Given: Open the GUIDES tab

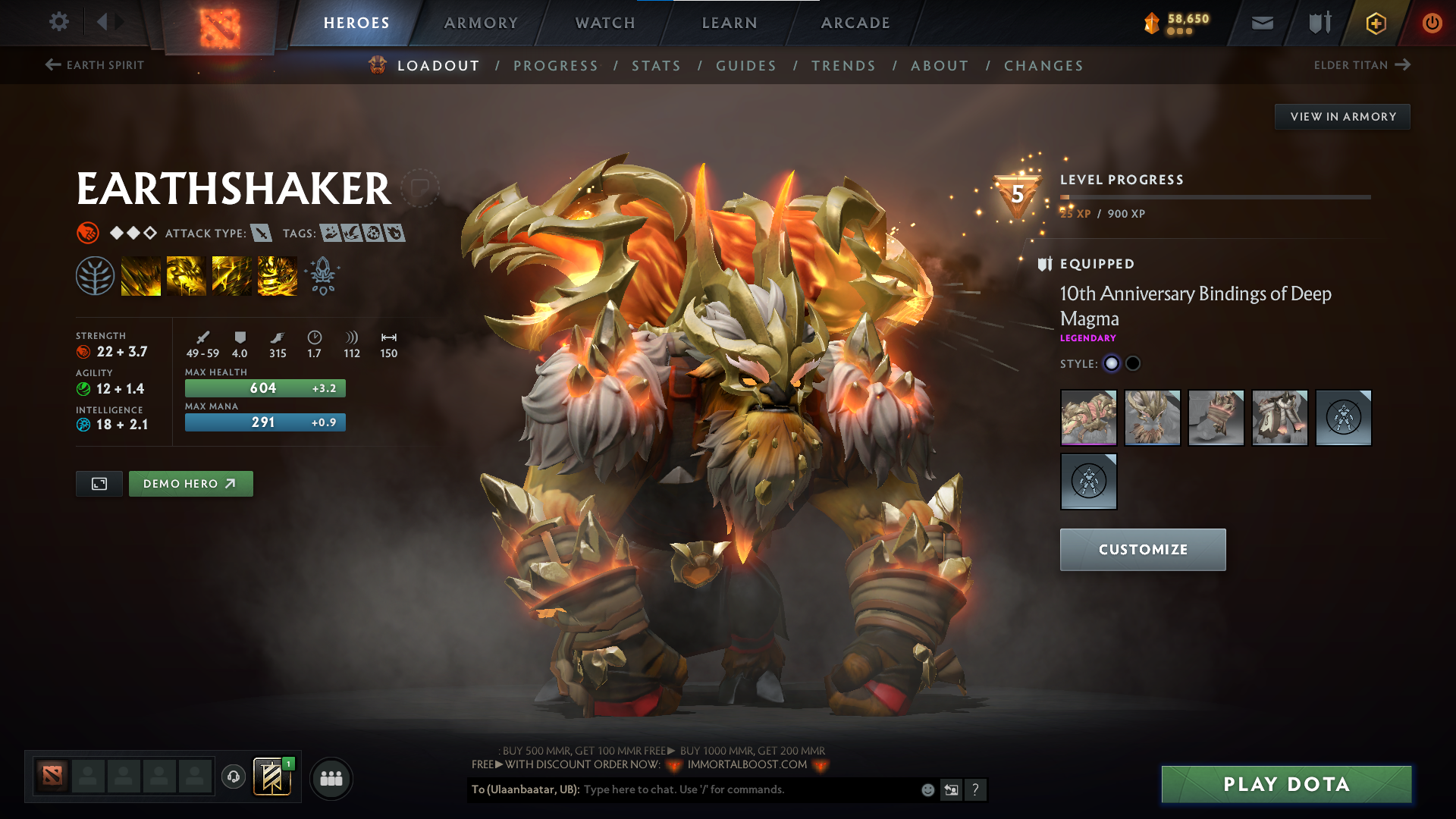Looking at the screenshot, I should (x=746, y=66).
